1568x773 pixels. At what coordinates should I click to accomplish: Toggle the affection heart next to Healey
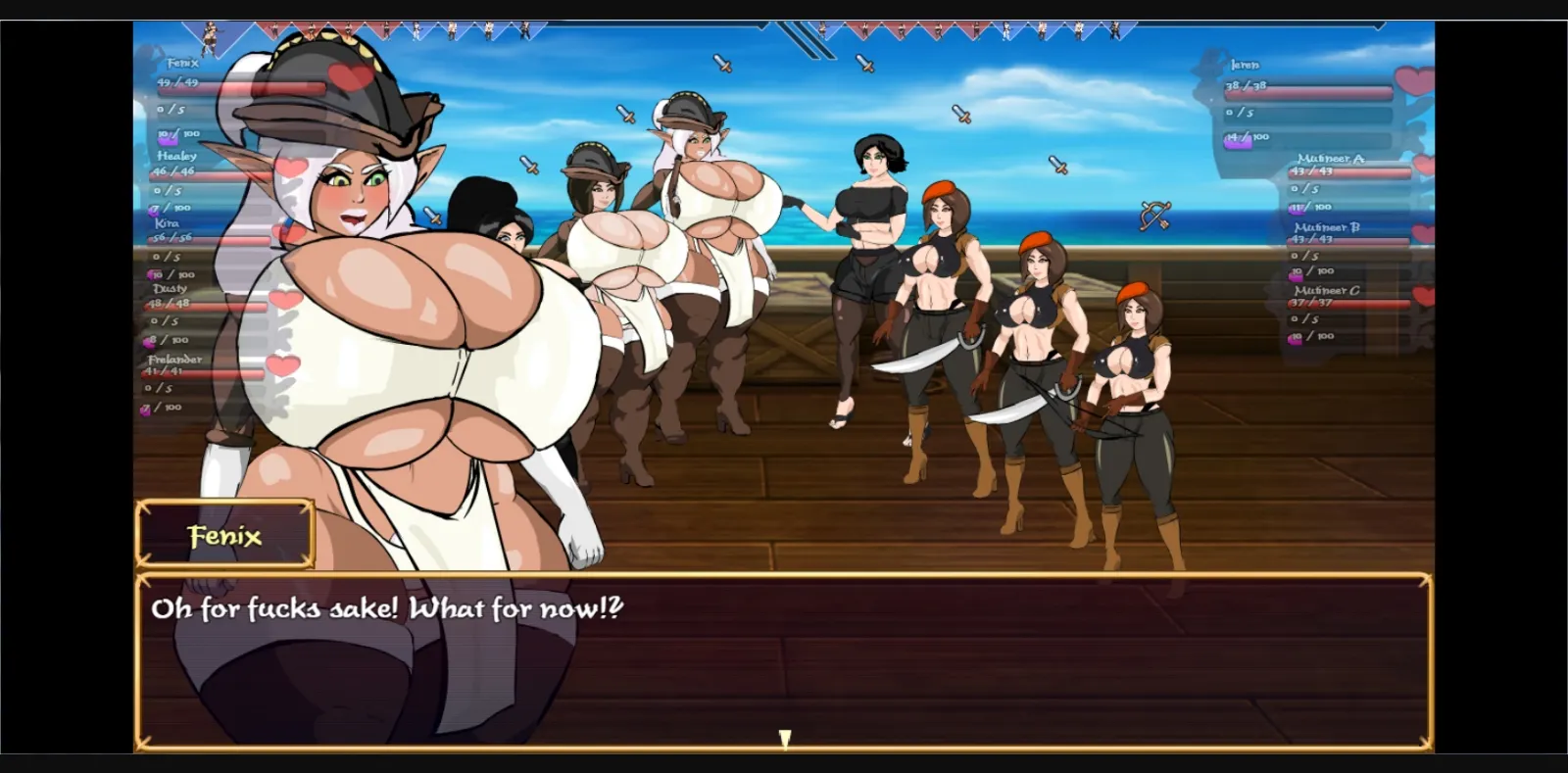(293, 166)
